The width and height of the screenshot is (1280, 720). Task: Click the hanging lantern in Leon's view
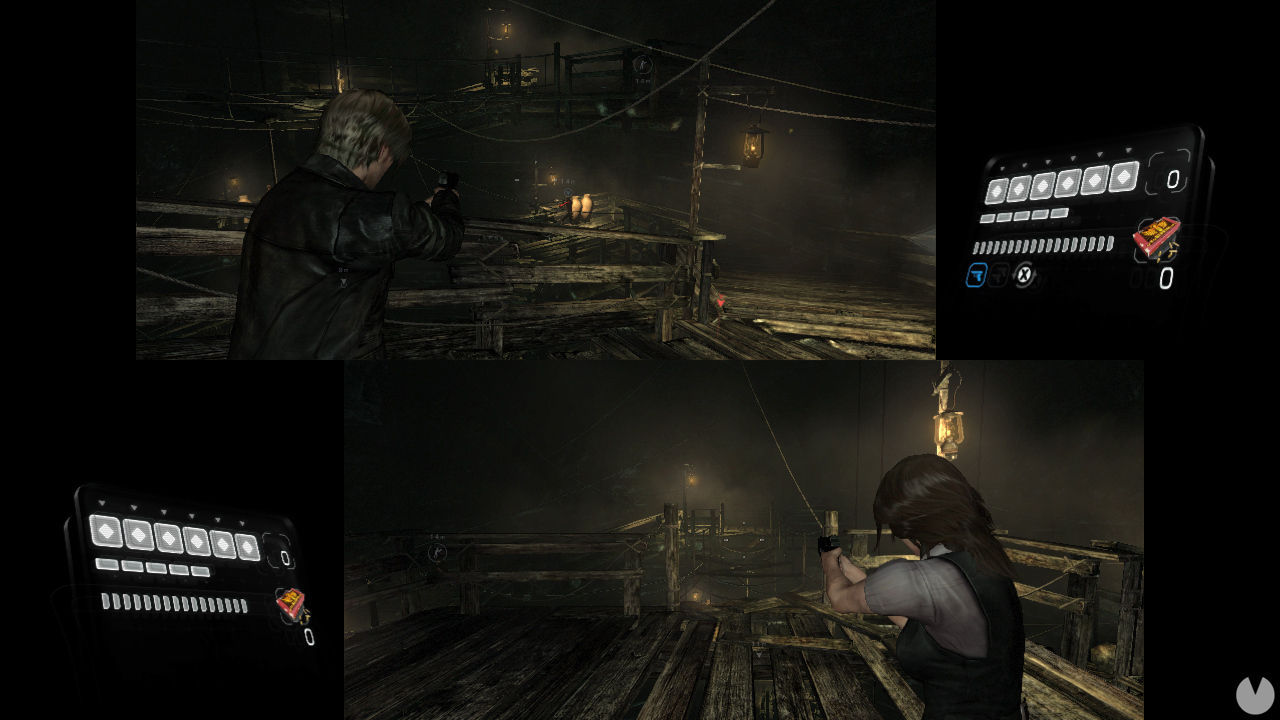(x=752, y=143)
